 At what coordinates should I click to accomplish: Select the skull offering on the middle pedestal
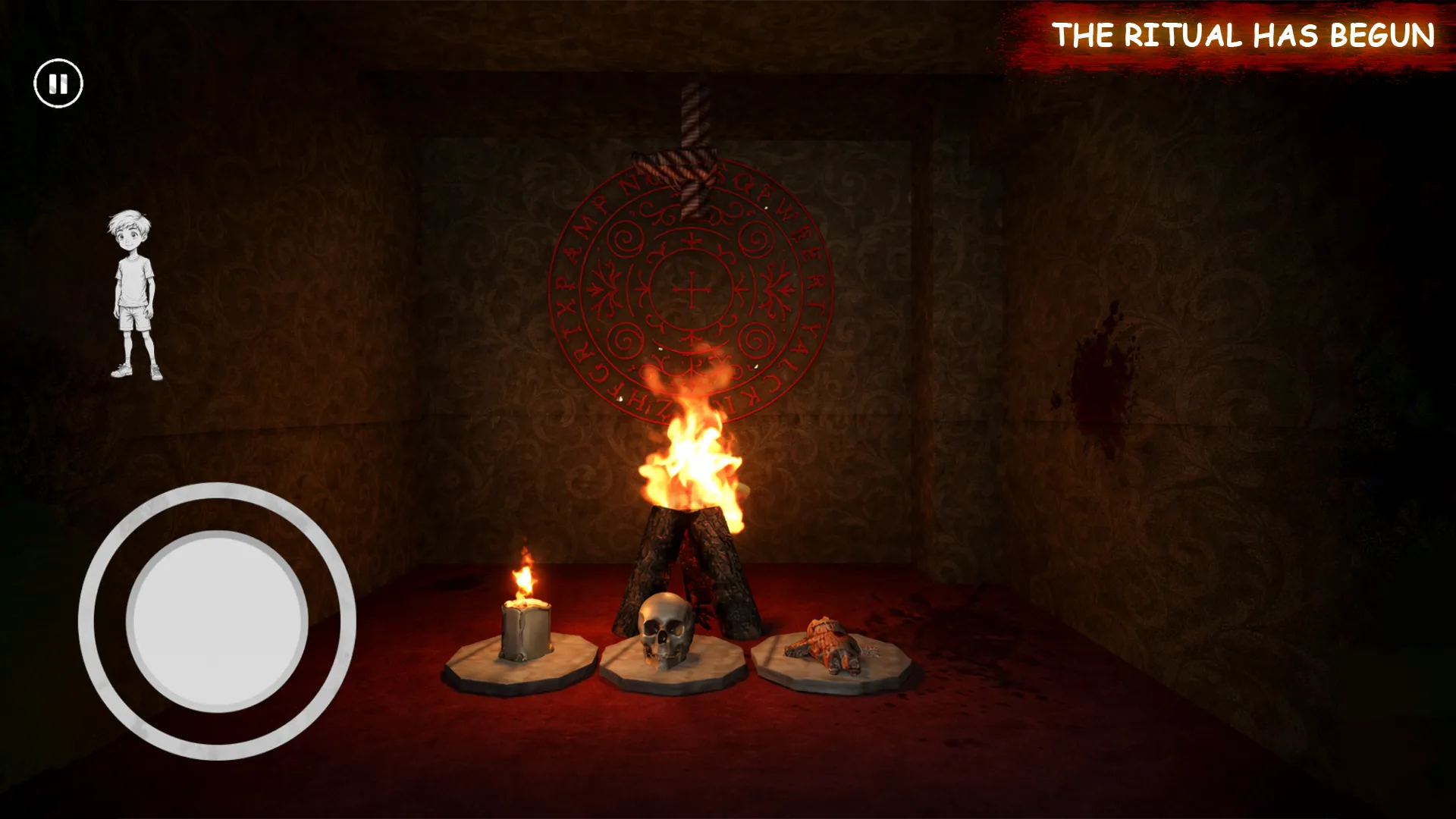point(666,631)
